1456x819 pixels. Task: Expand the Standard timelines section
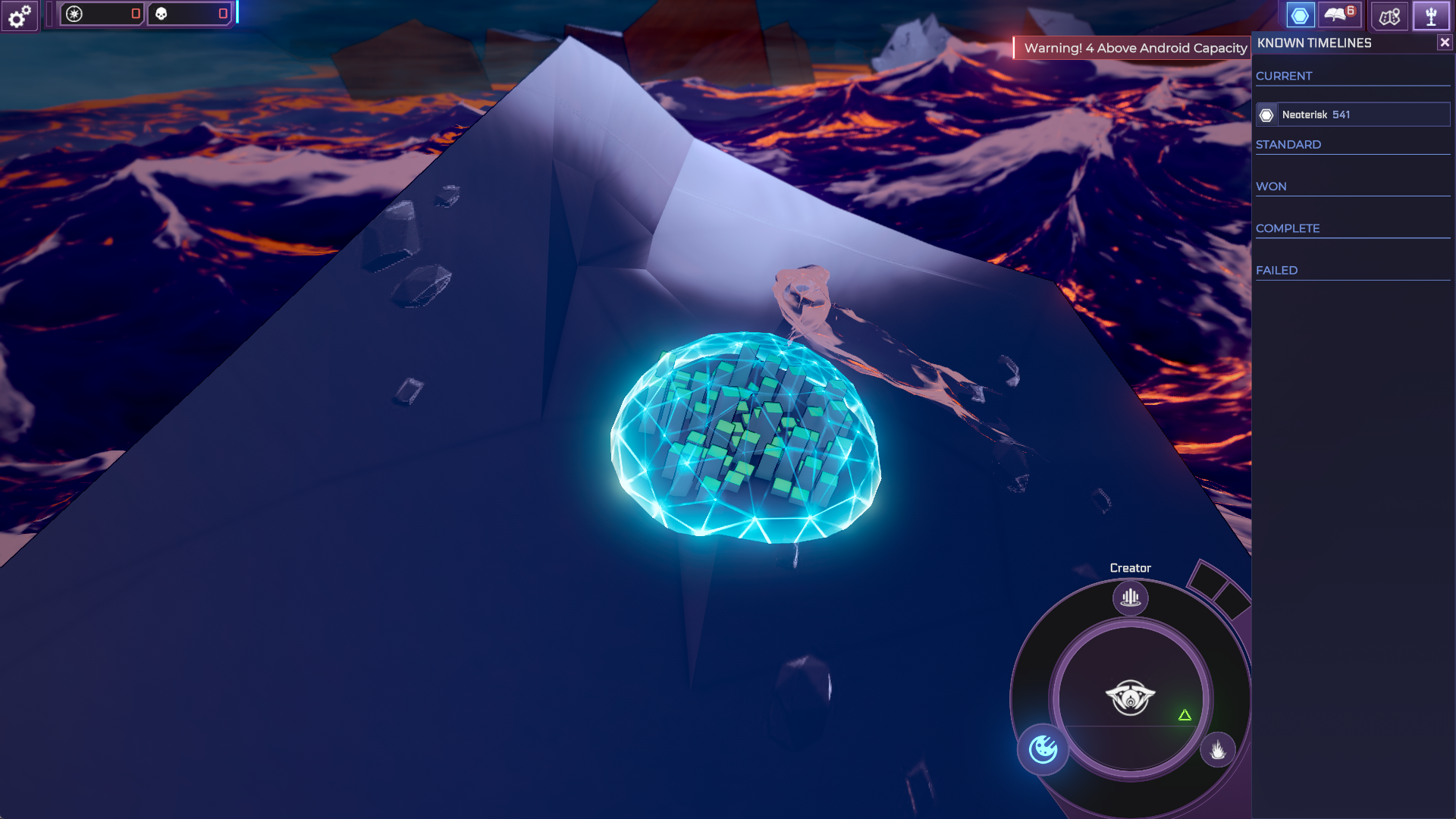(x=1288, y=145)
